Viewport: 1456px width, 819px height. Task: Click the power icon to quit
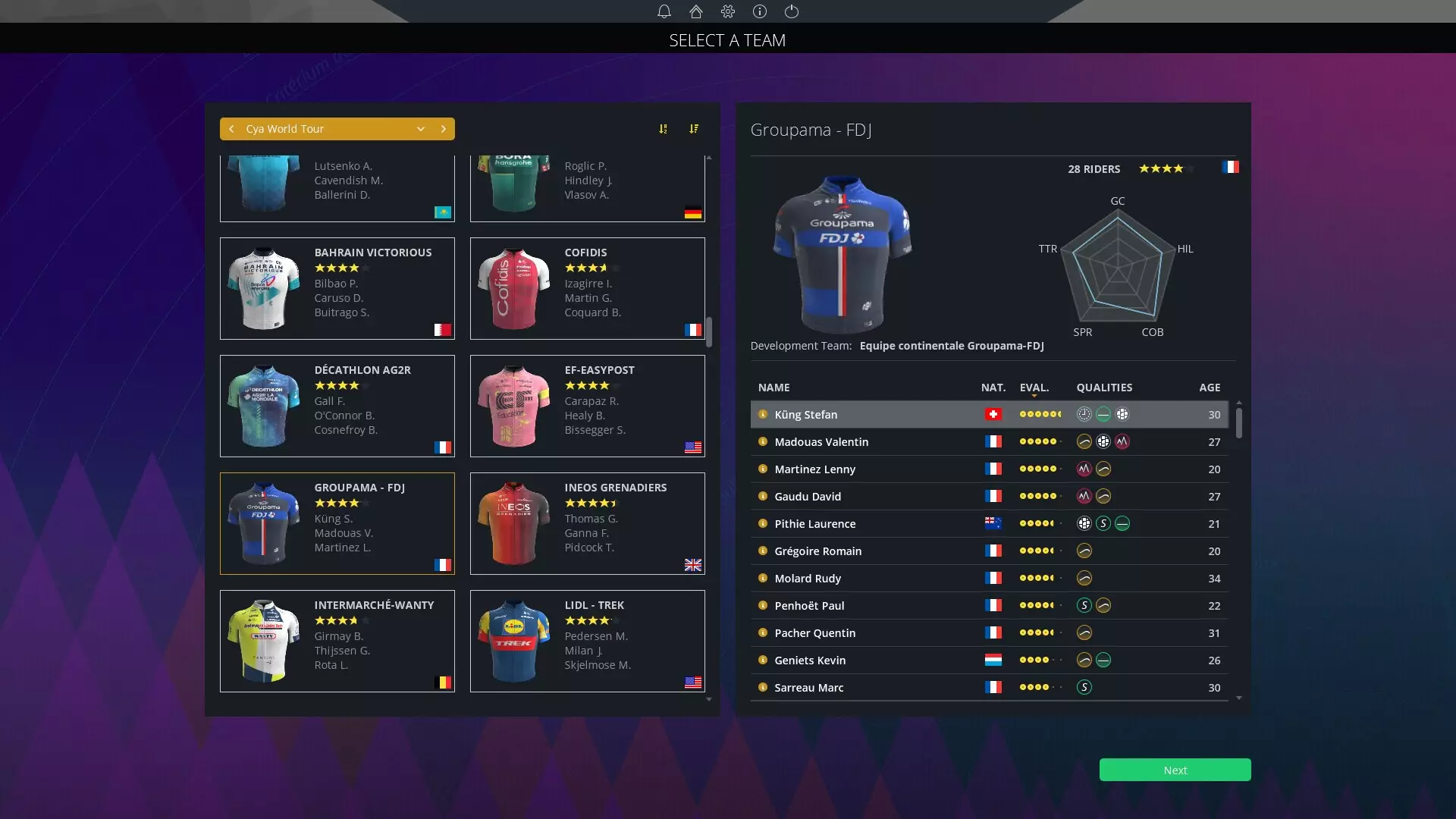point(792,11)
